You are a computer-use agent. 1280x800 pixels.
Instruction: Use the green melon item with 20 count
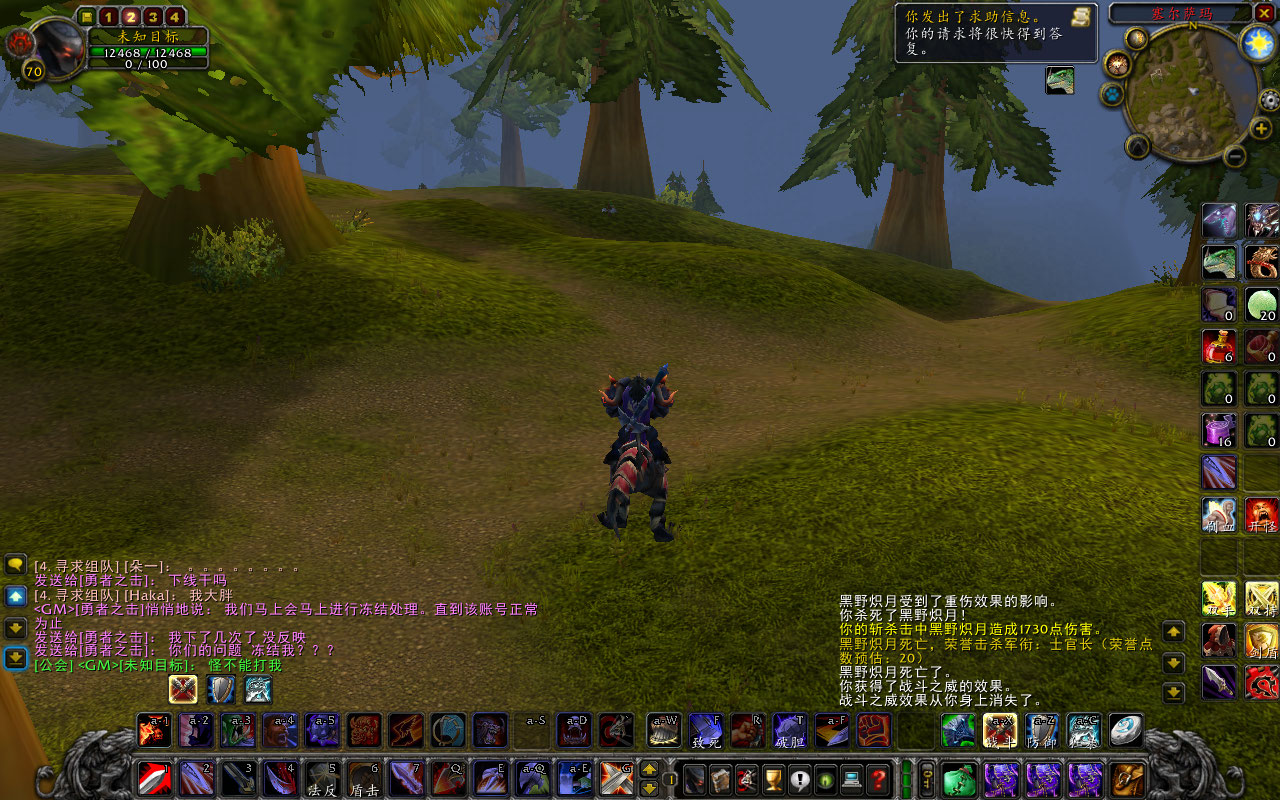[x=1262, y=305]
